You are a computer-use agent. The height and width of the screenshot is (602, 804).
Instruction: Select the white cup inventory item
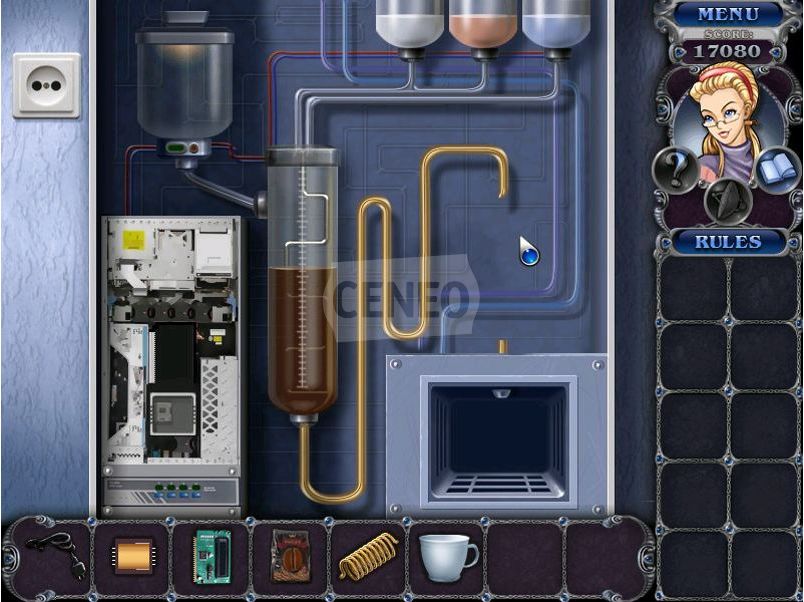coord(446,555)
